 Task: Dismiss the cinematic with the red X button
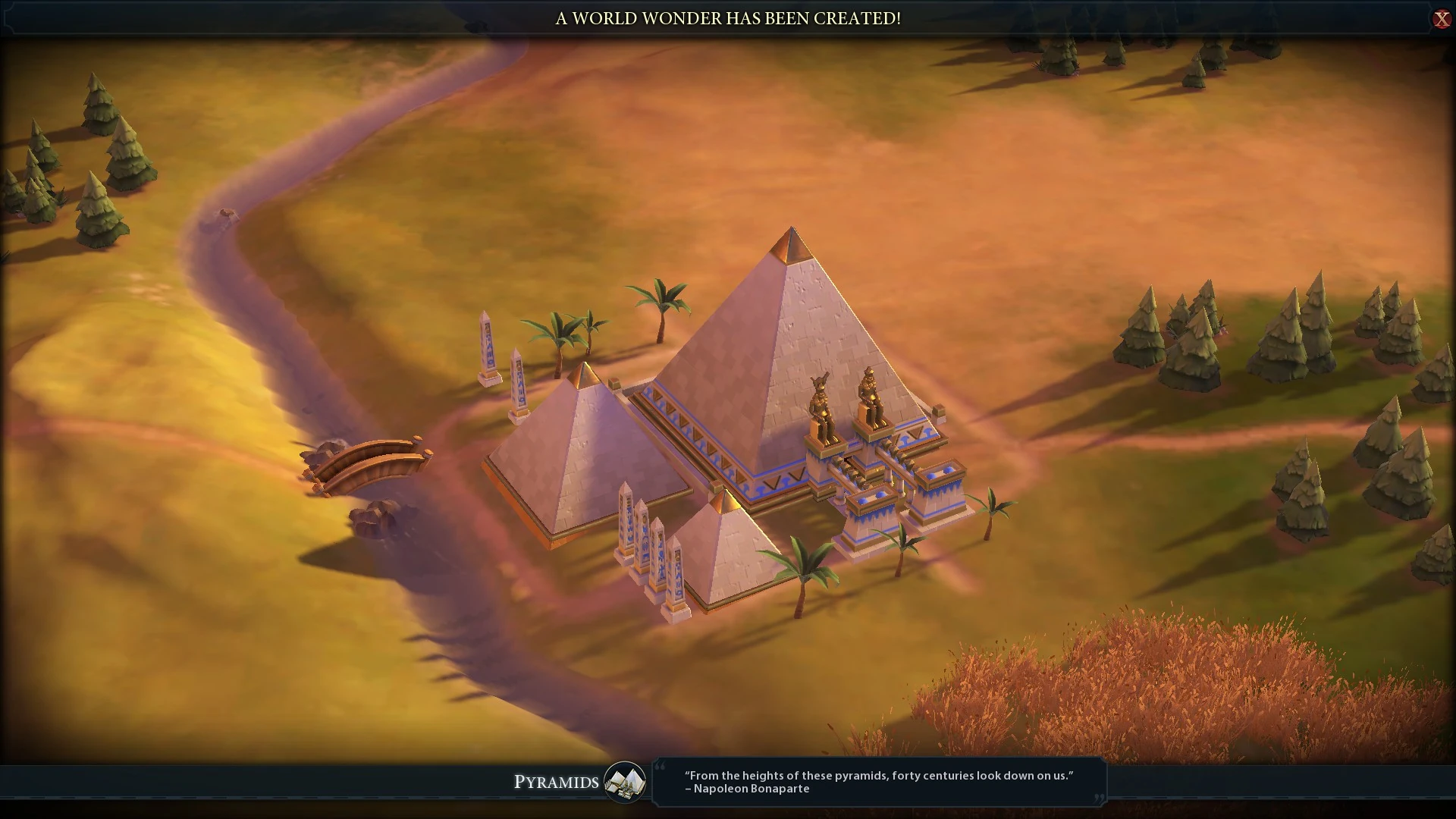[1442, 20]
